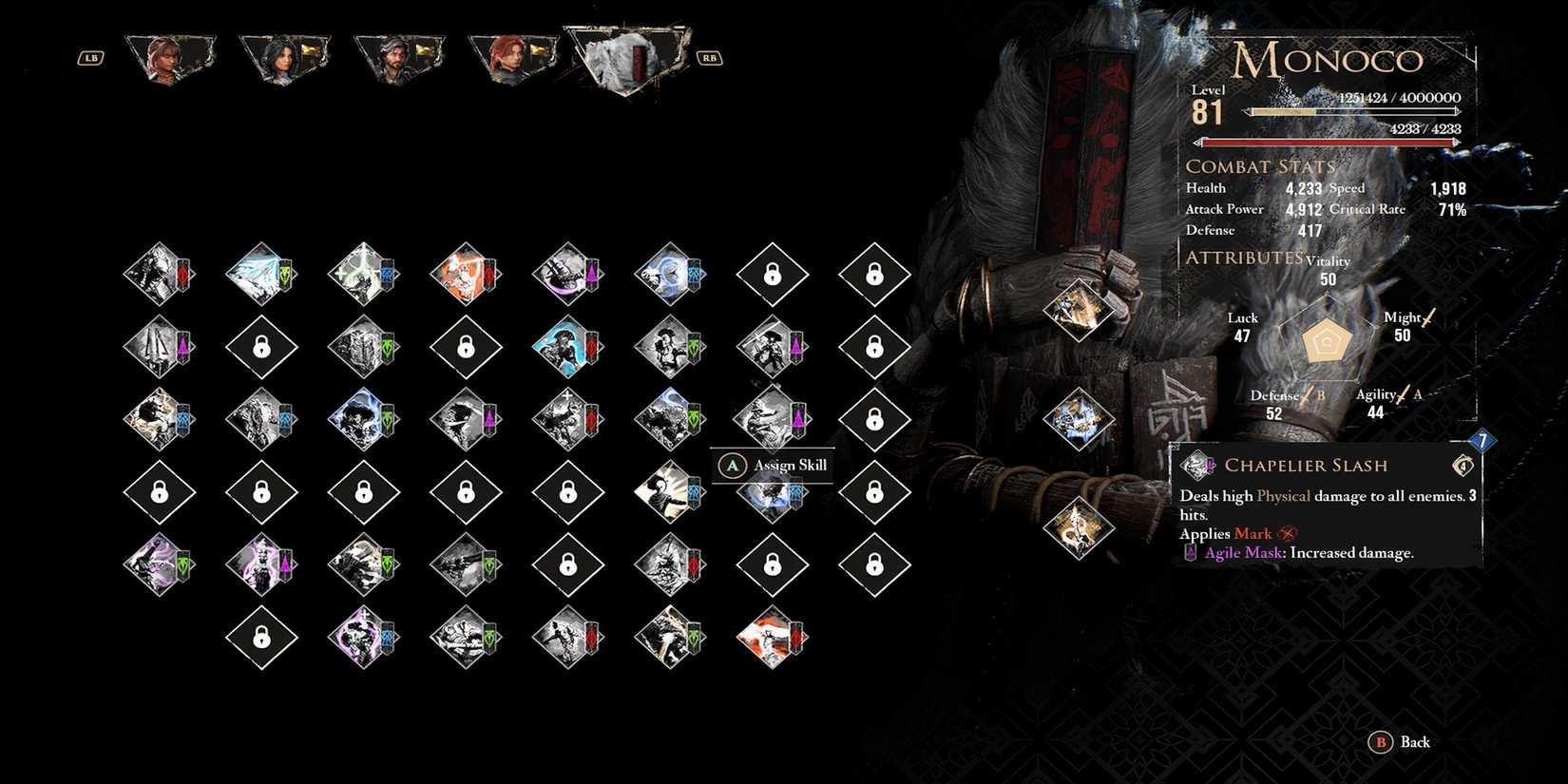Select the orange fire skill in the top row

[466, 276]
